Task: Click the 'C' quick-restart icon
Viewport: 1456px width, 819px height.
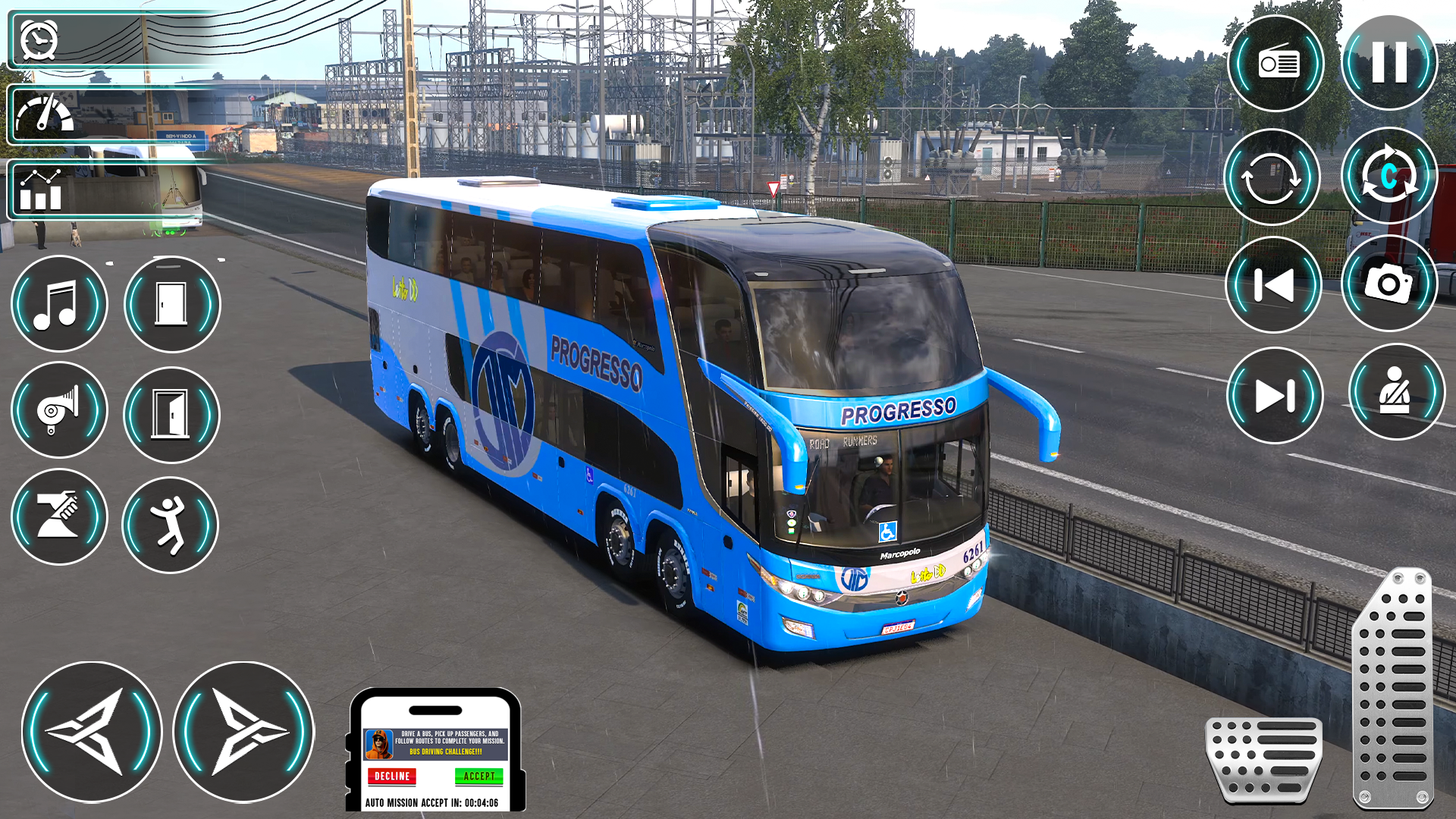Action: coord(1390,176)
